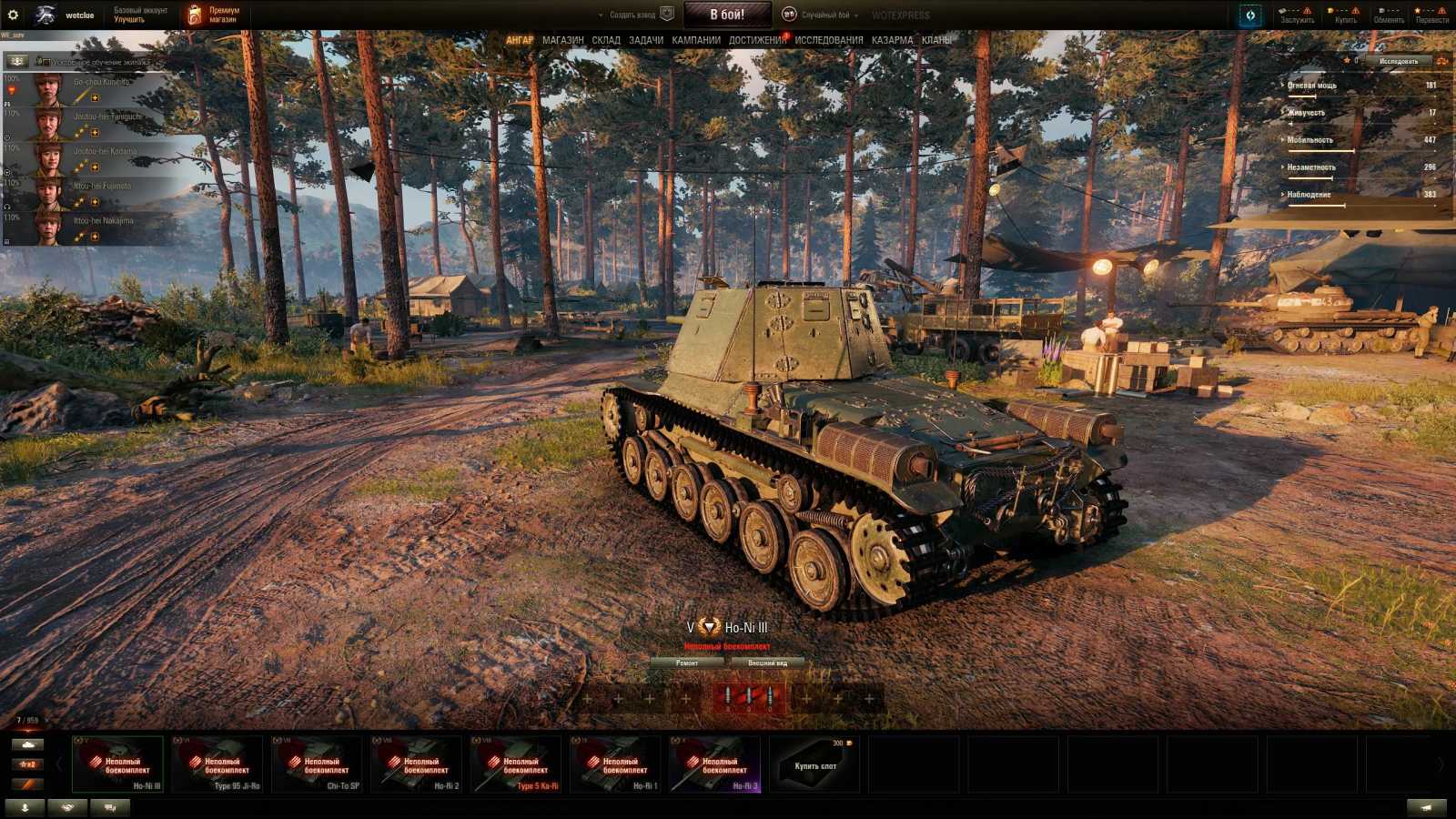The image size is (1456, 819).
Task: Select the Type 5 Ka-Ri in the carousel
Action: coord(515,763)
